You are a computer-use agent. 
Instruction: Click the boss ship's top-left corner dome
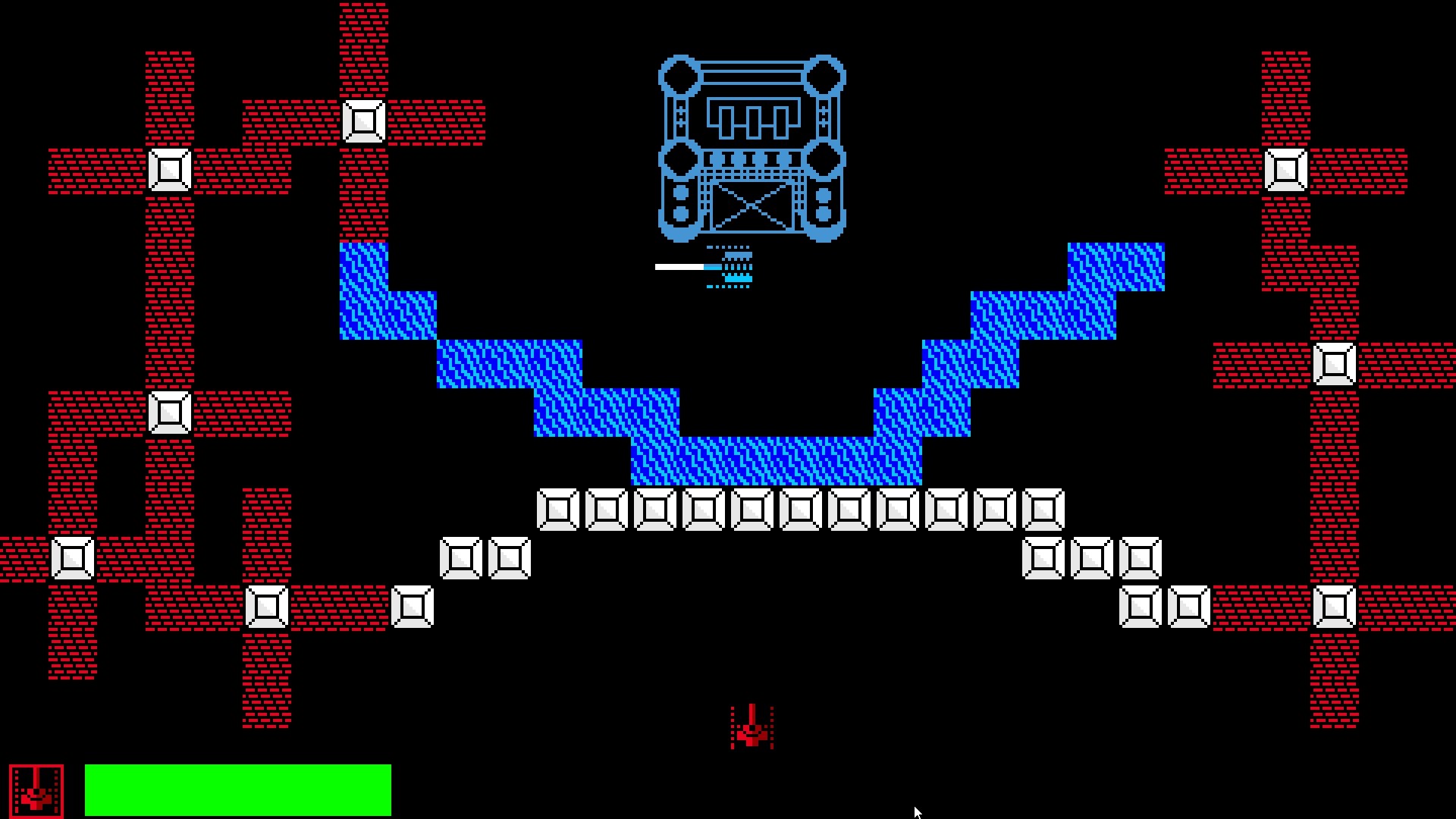tap(680, 76)
